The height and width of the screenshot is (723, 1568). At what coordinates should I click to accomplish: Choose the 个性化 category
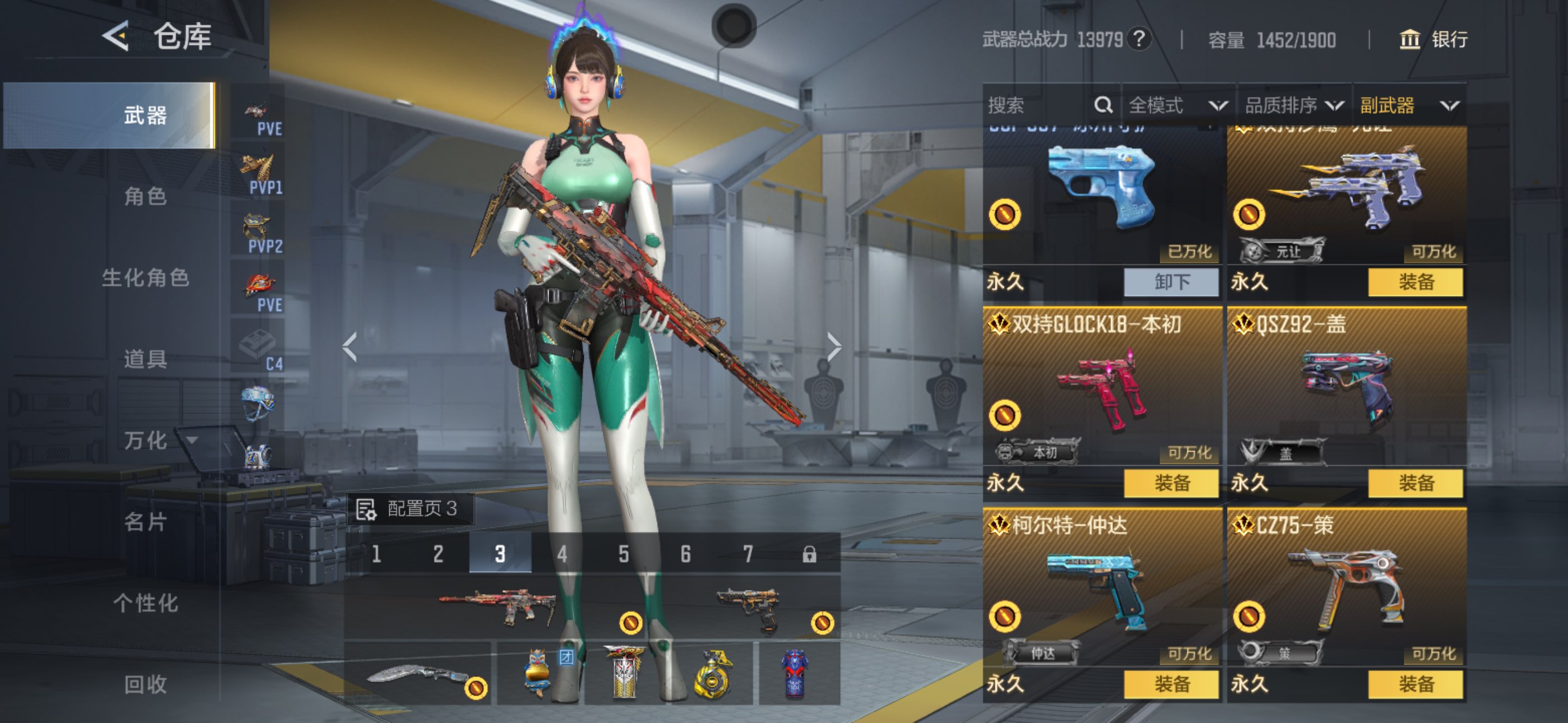tap(145, 603)
